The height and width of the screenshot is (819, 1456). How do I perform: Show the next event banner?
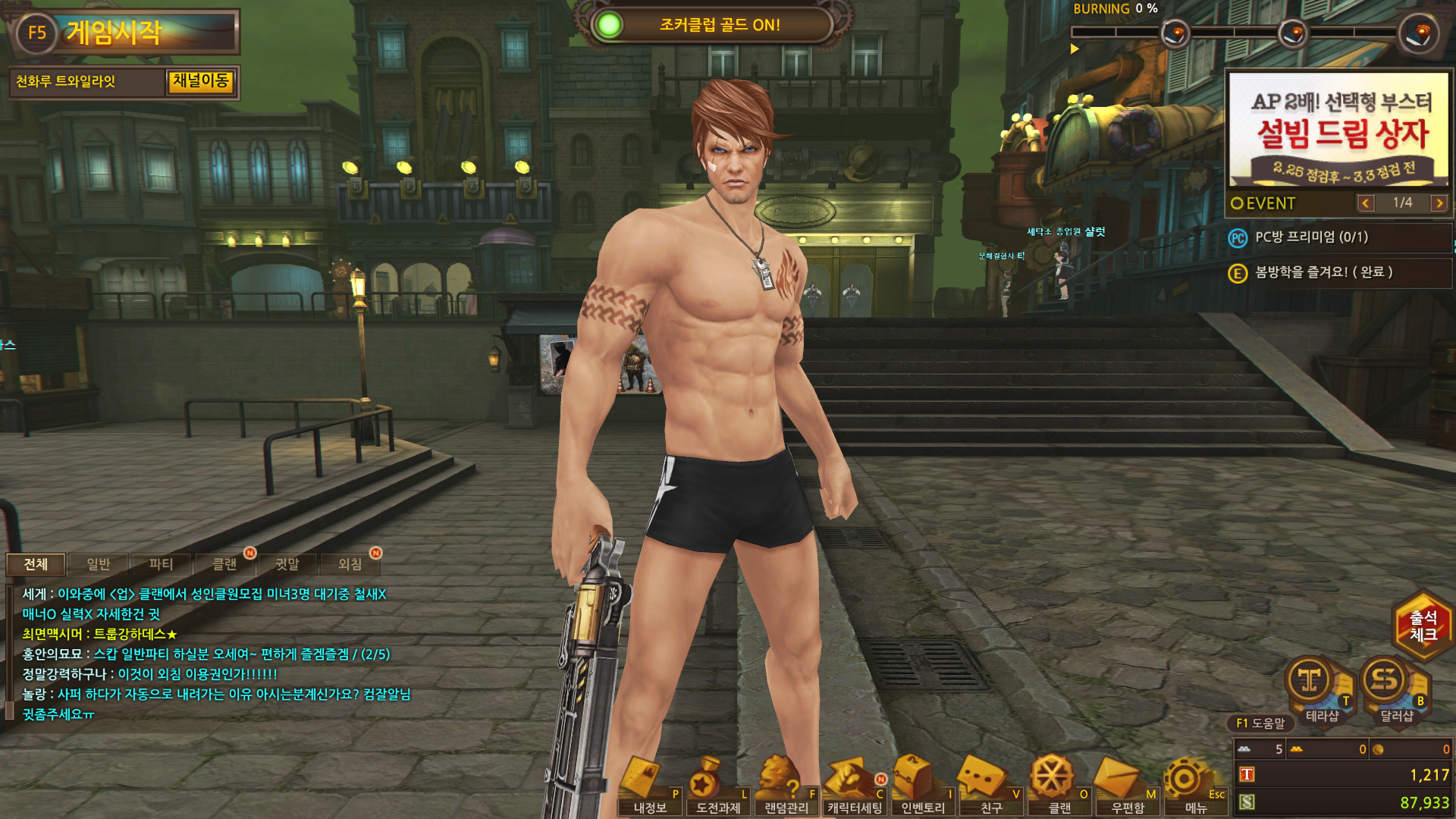[x=1439, y=203]
